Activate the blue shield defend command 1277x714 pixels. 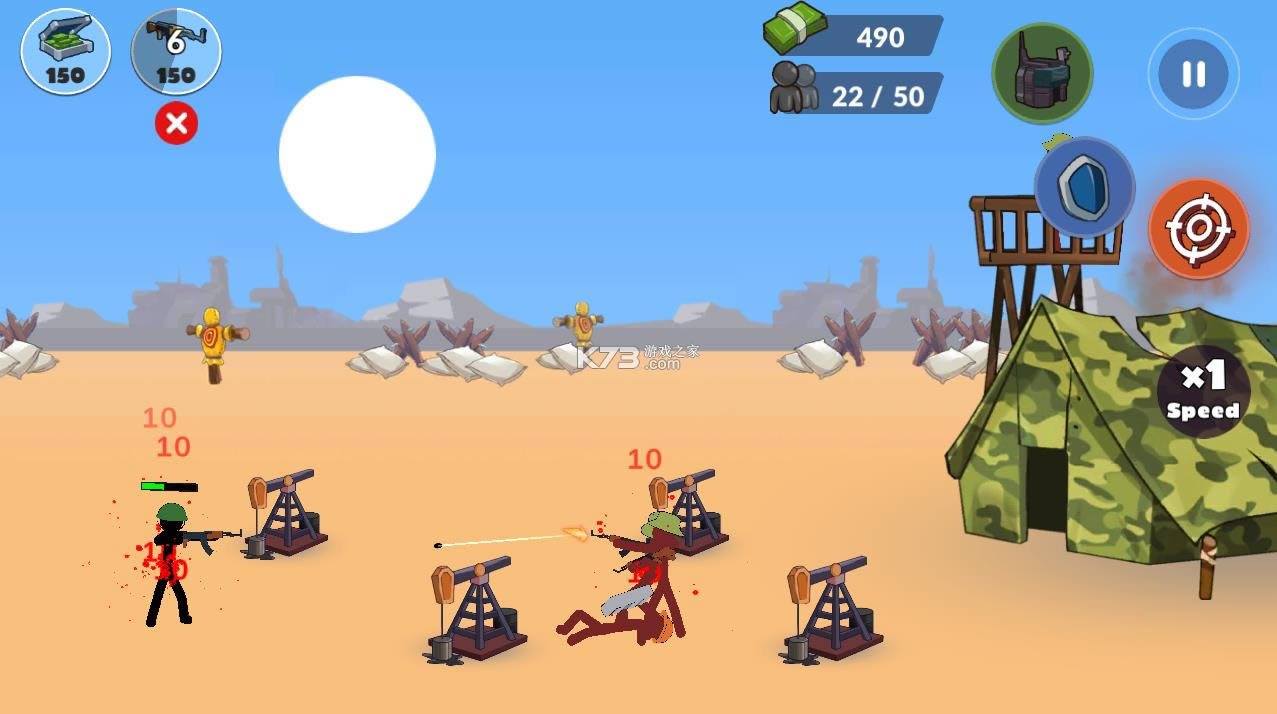[1084, 187]
